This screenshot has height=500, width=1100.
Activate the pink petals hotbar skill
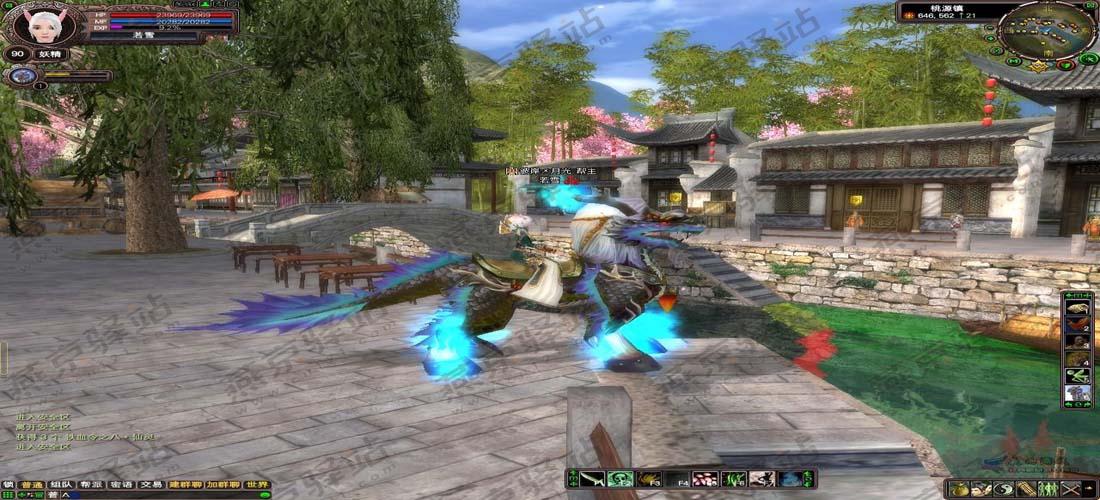pyautogui.click(x=705, y=479)
